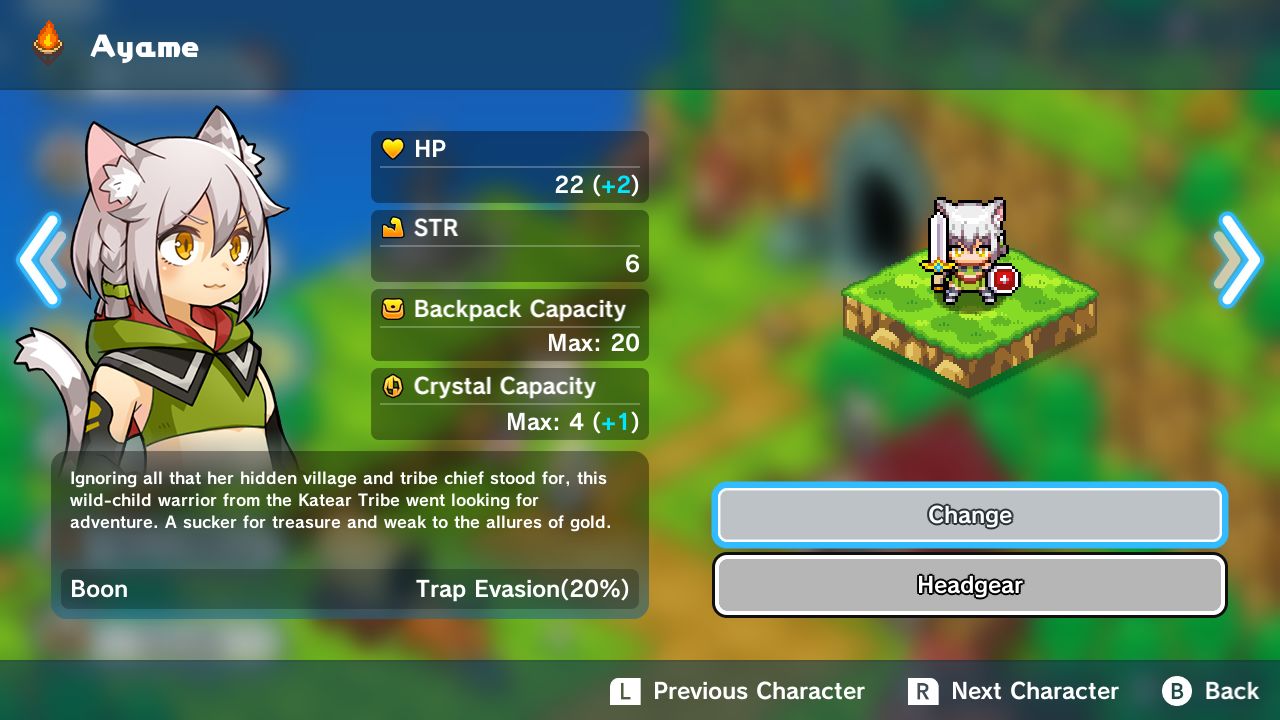Click the Change button

point(968,515)
